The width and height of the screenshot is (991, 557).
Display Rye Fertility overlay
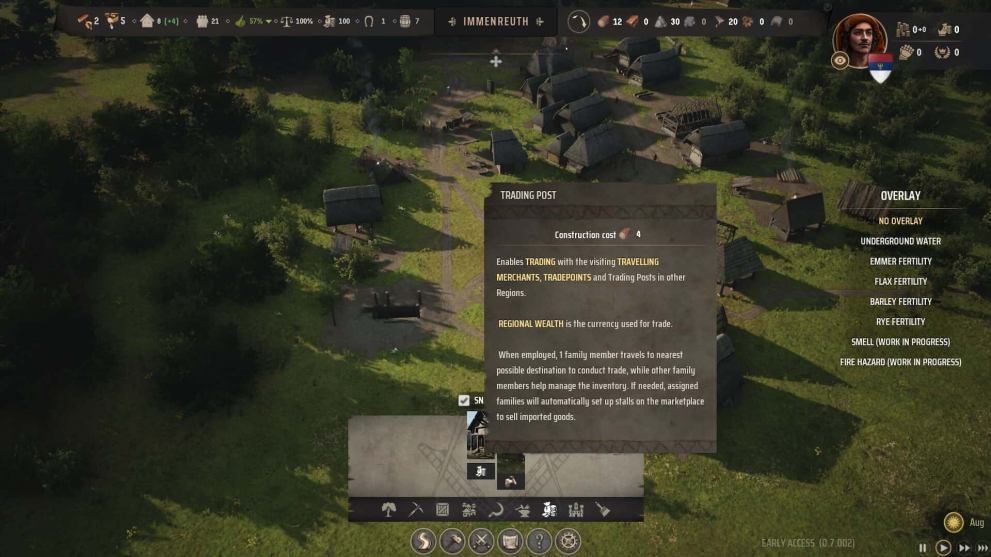click(900, 322)
